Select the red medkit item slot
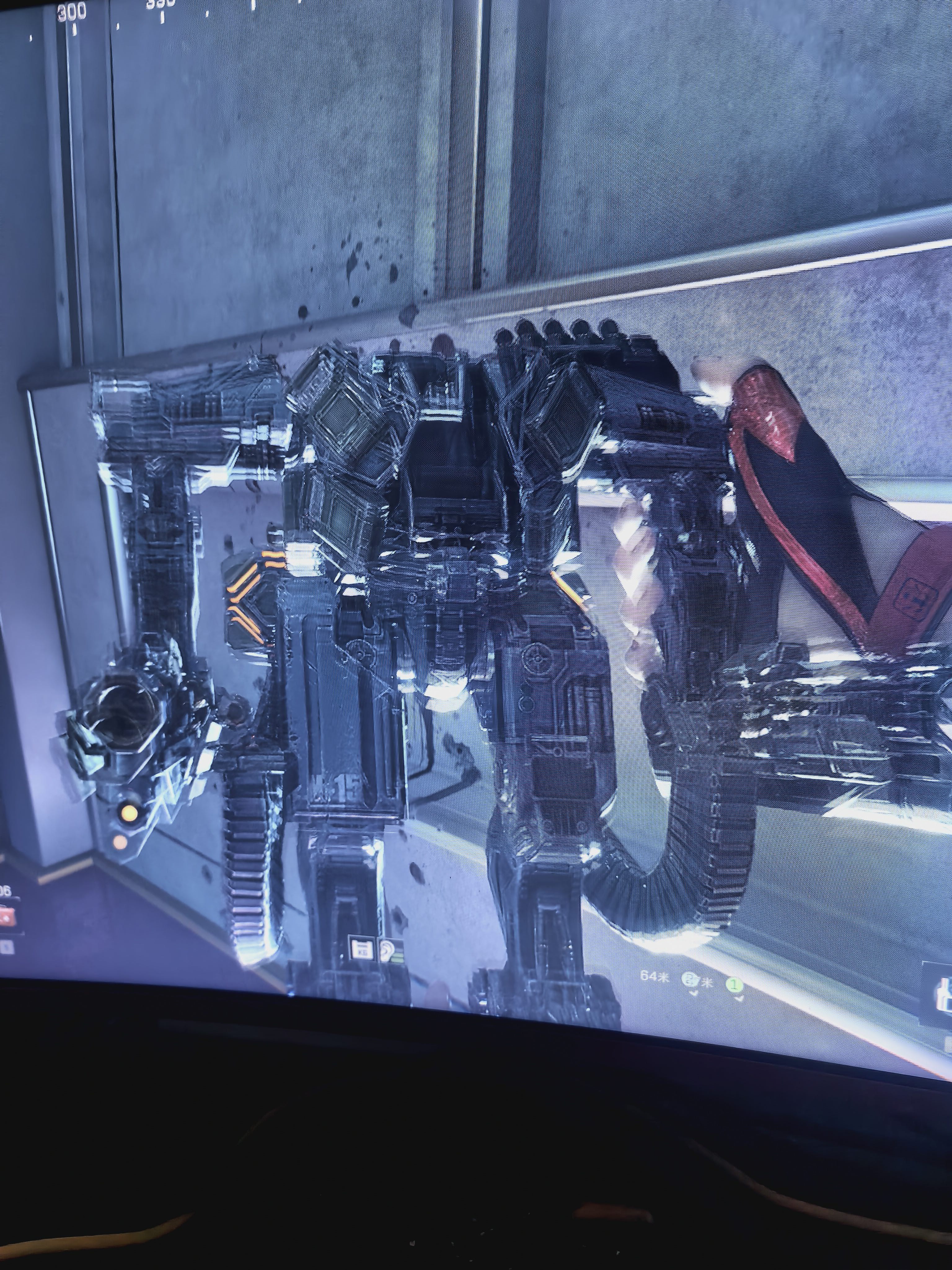The image size is (952, 1270). 6,917
